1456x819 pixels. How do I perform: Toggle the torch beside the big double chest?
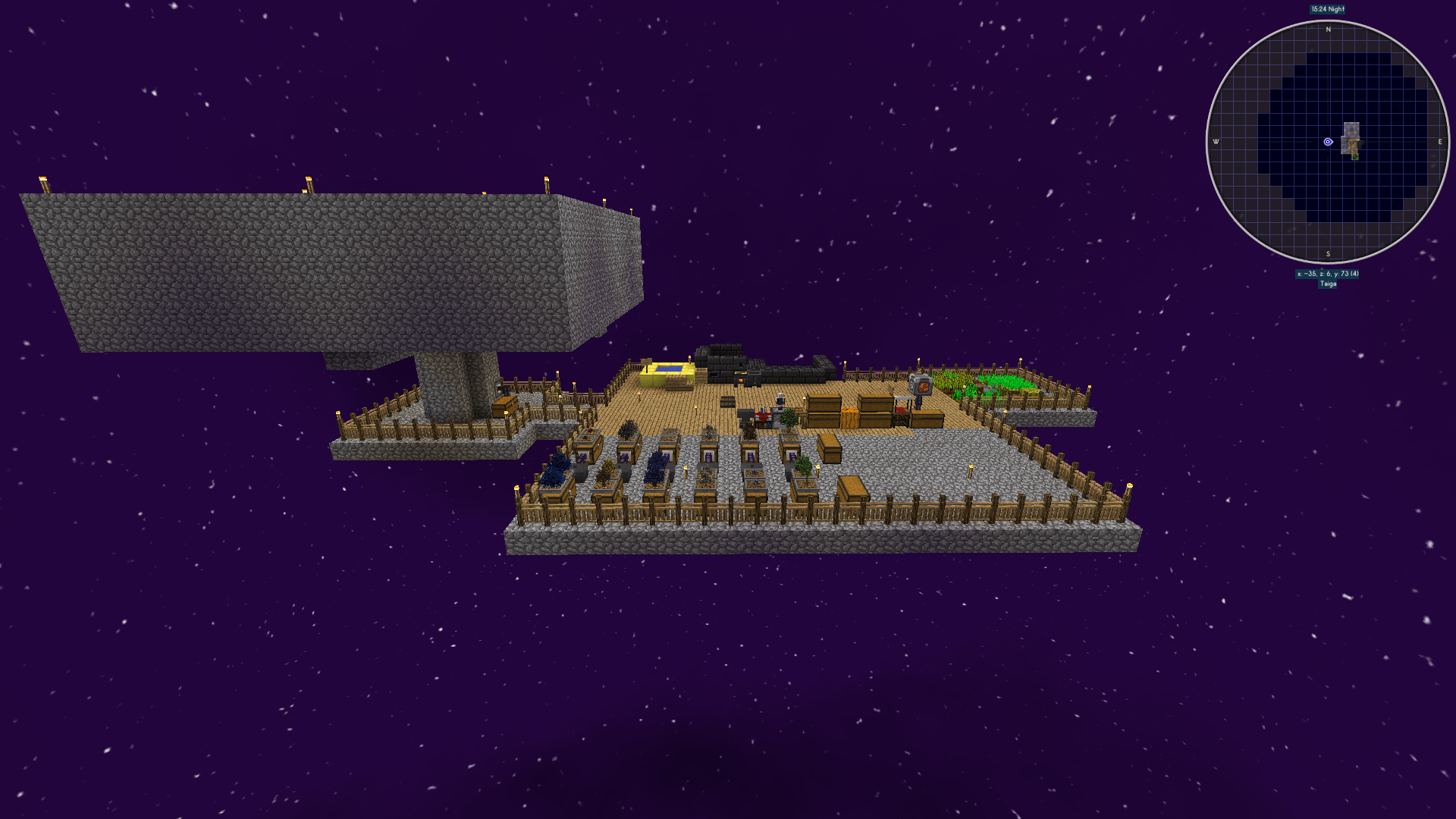click(804, 397)
